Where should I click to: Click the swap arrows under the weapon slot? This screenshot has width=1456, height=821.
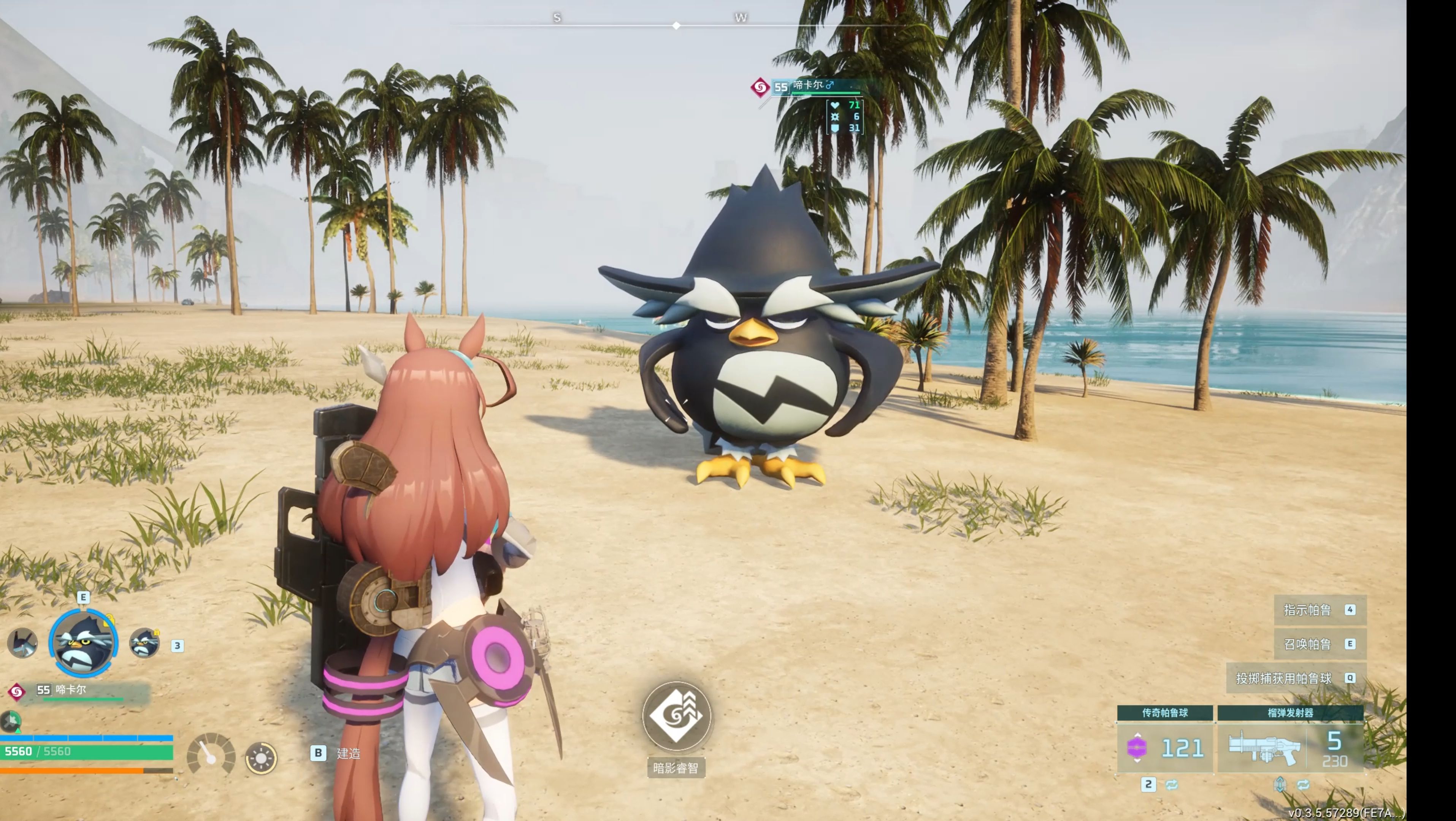tap(1303, 784)
